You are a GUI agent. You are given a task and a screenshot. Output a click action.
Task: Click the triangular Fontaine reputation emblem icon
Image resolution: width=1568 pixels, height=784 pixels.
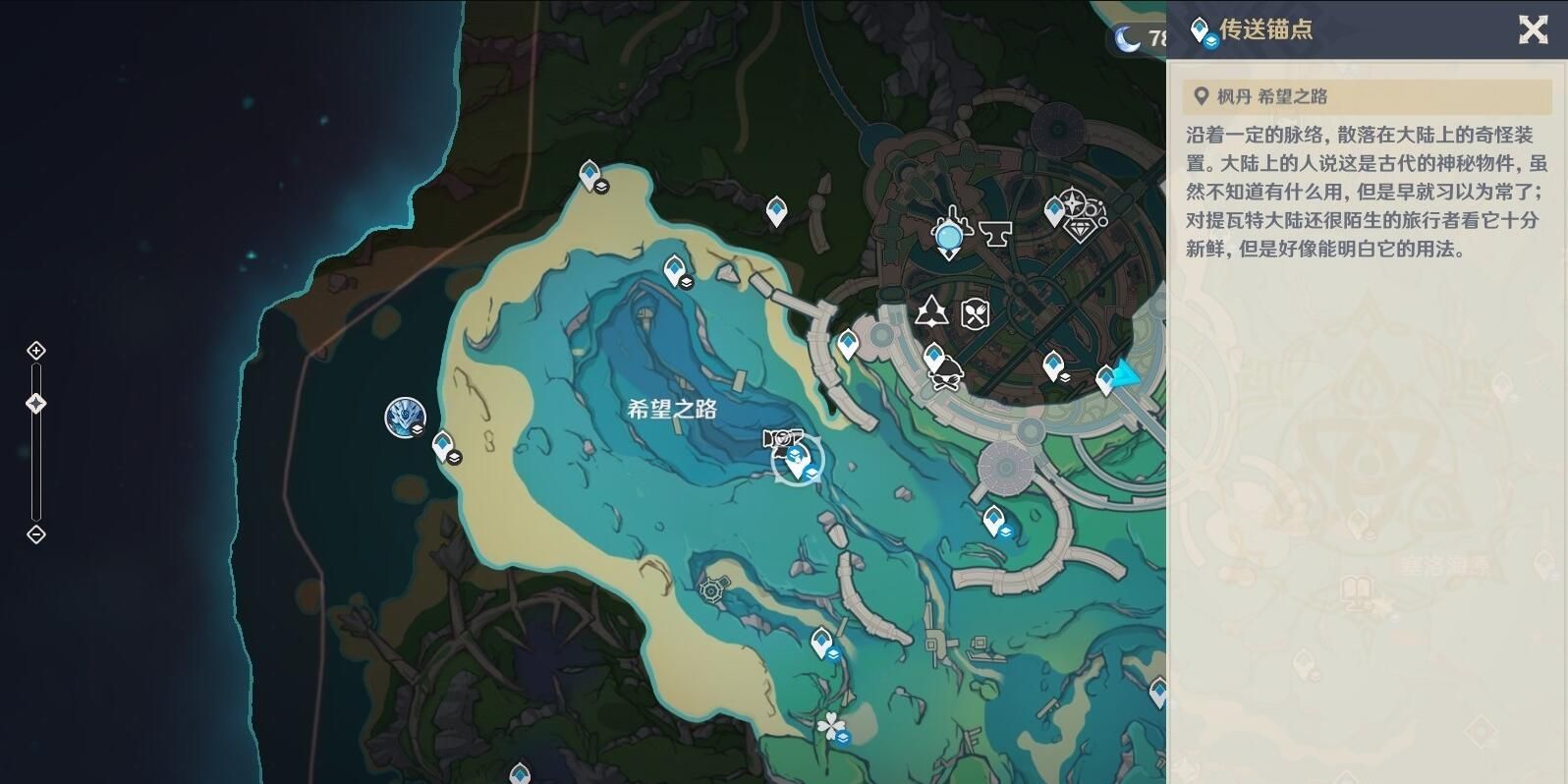pyautogui.click(x=930, y=312)
